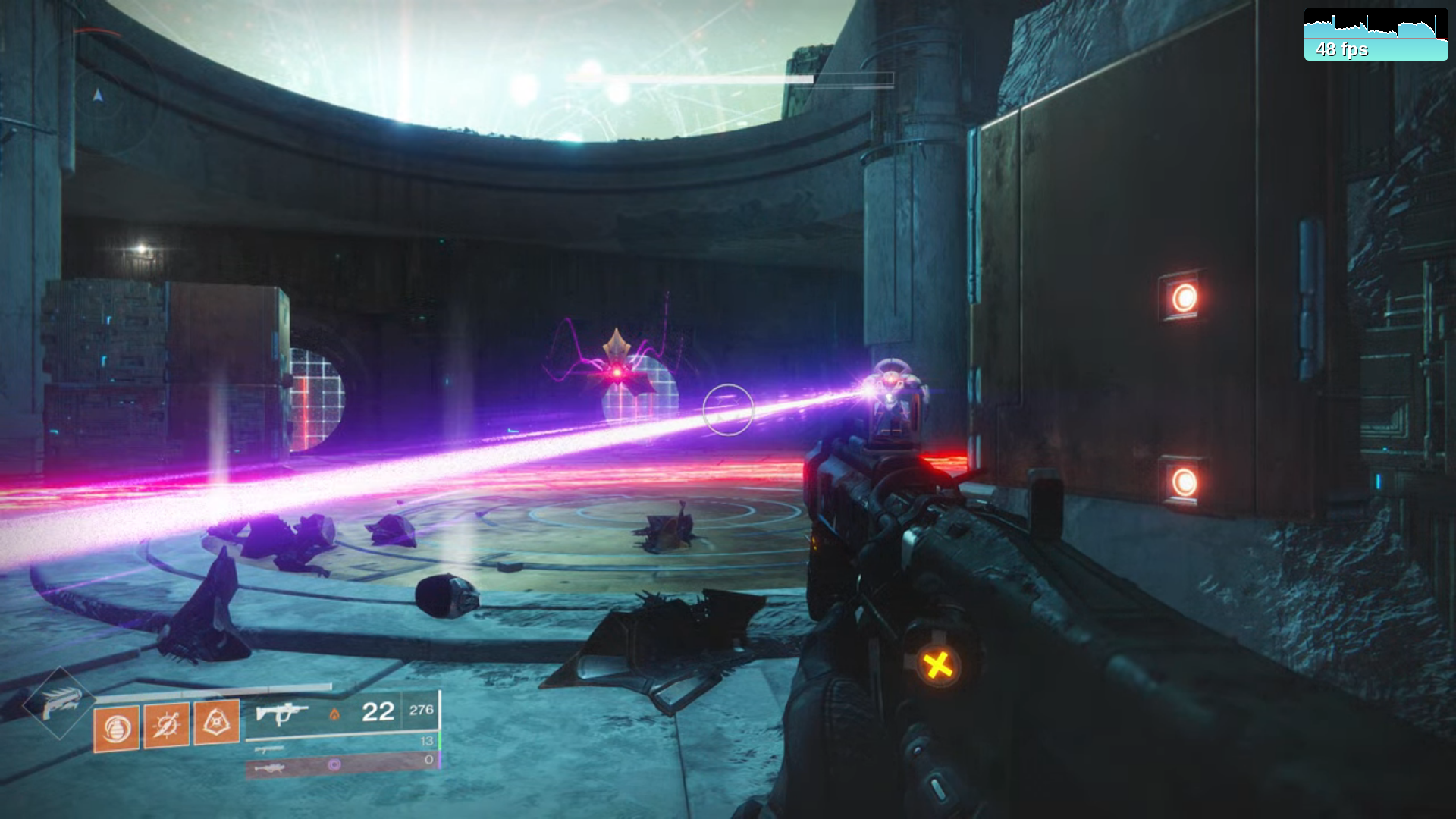1456x819 pixels.
Task: Click the radar in the corner
Action: point(99,95)
